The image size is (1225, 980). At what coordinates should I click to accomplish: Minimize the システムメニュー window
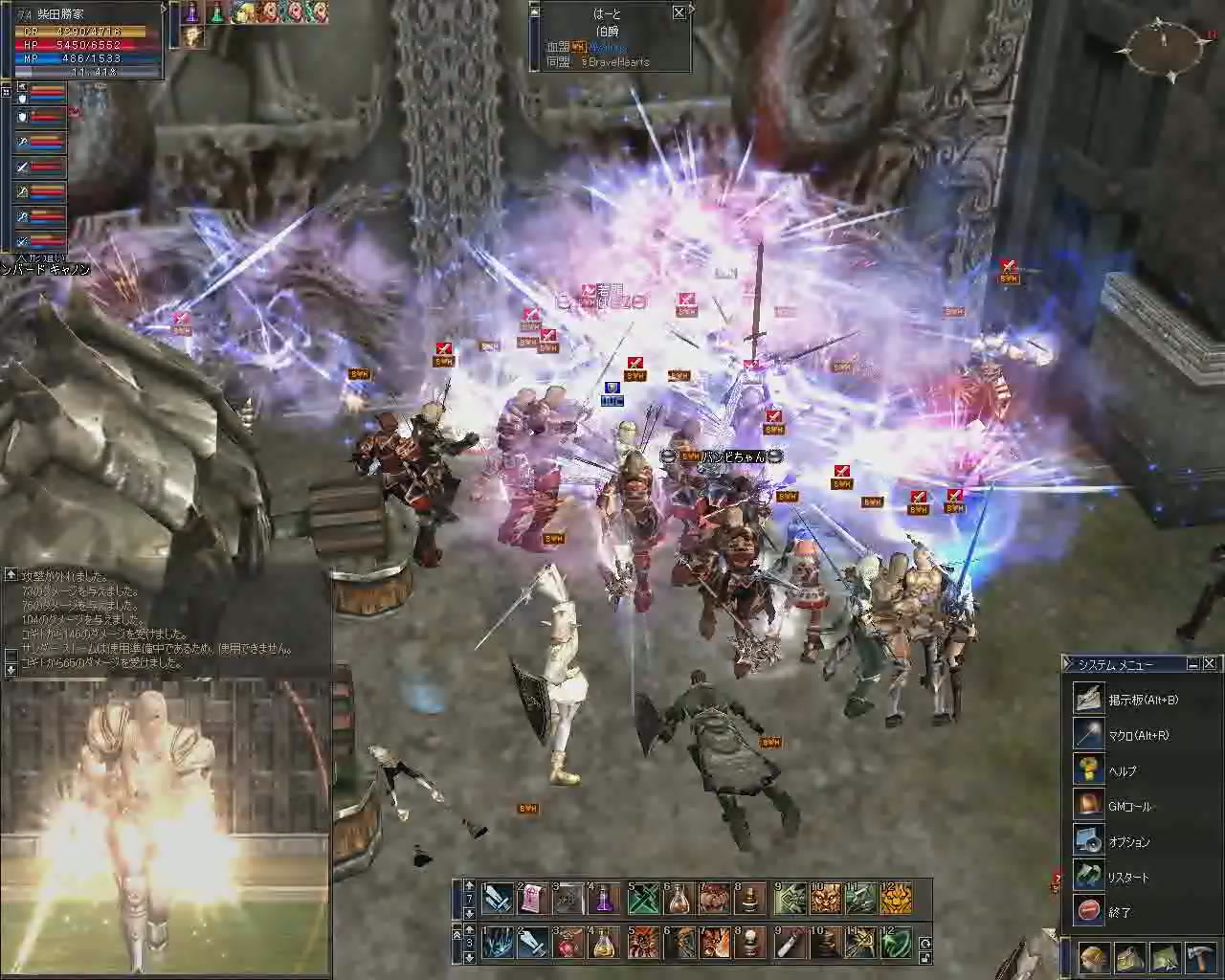point(1193,663)
